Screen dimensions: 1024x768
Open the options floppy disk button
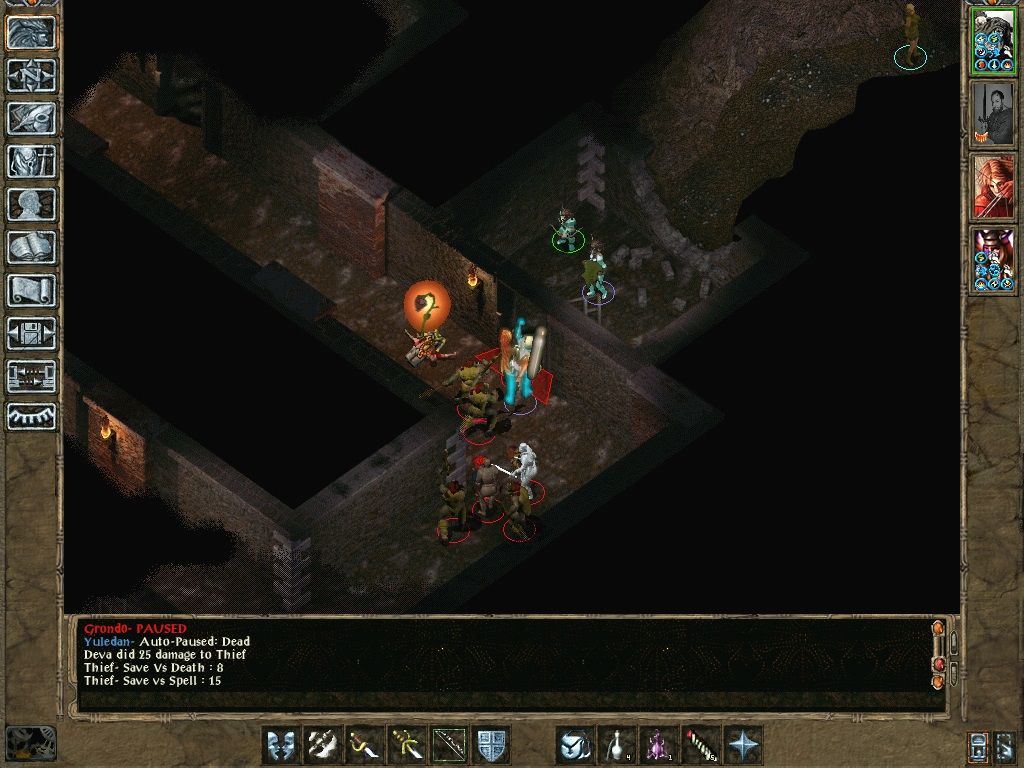pyautogui.click(x=32, y=333)
